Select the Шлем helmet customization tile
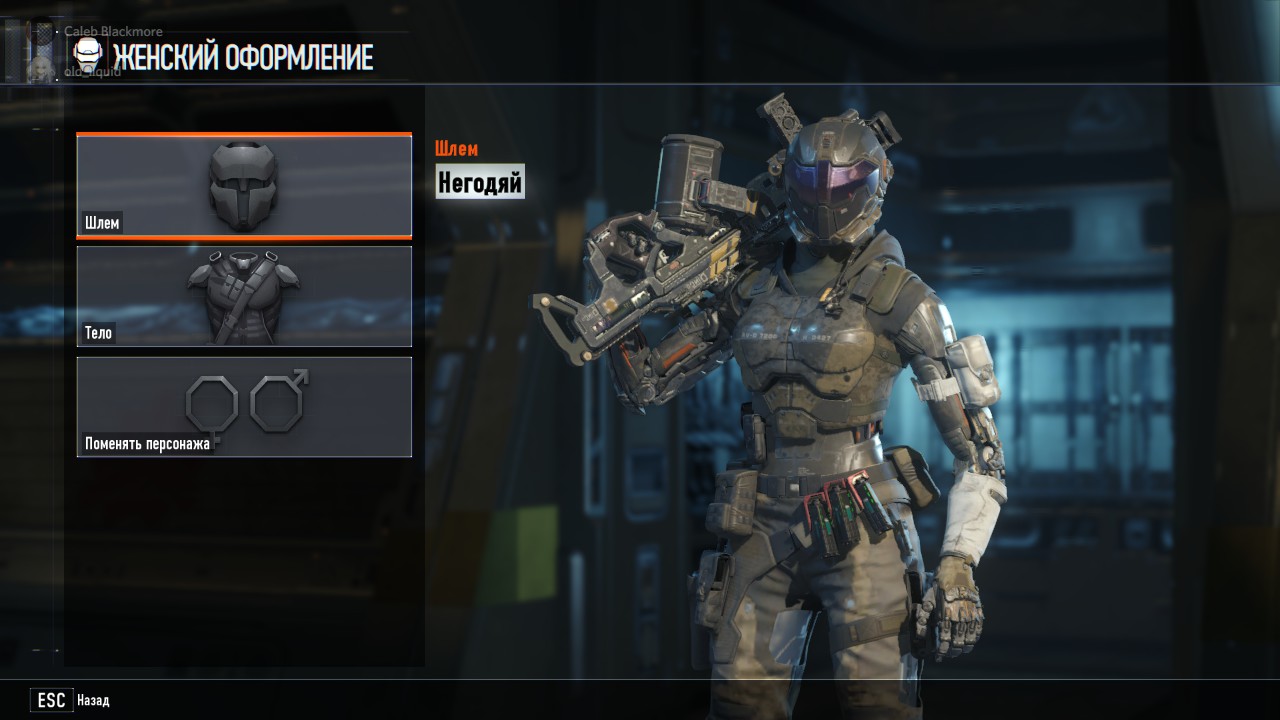The image size is (1280, 720). (x=244, y=186)
